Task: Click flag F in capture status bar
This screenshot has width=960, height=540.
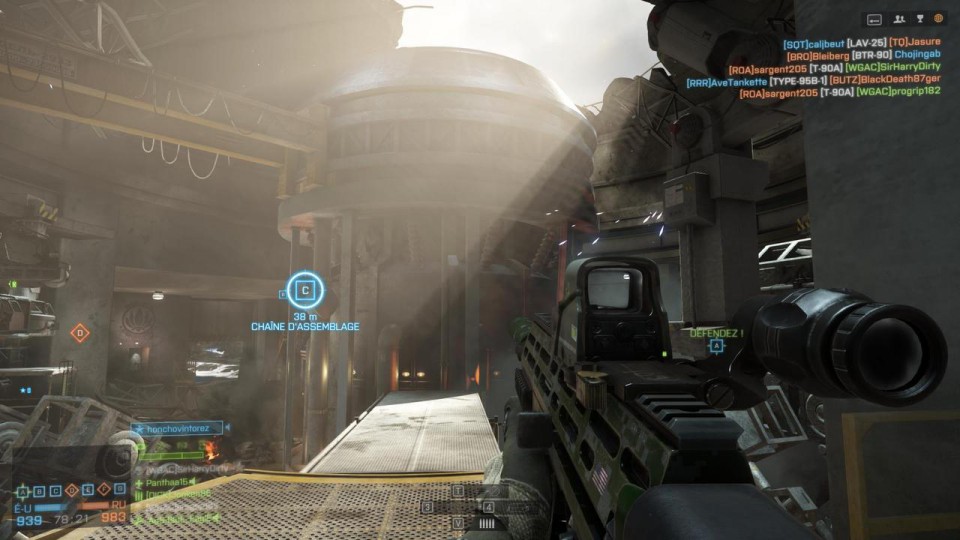Action: coord(102,491)
